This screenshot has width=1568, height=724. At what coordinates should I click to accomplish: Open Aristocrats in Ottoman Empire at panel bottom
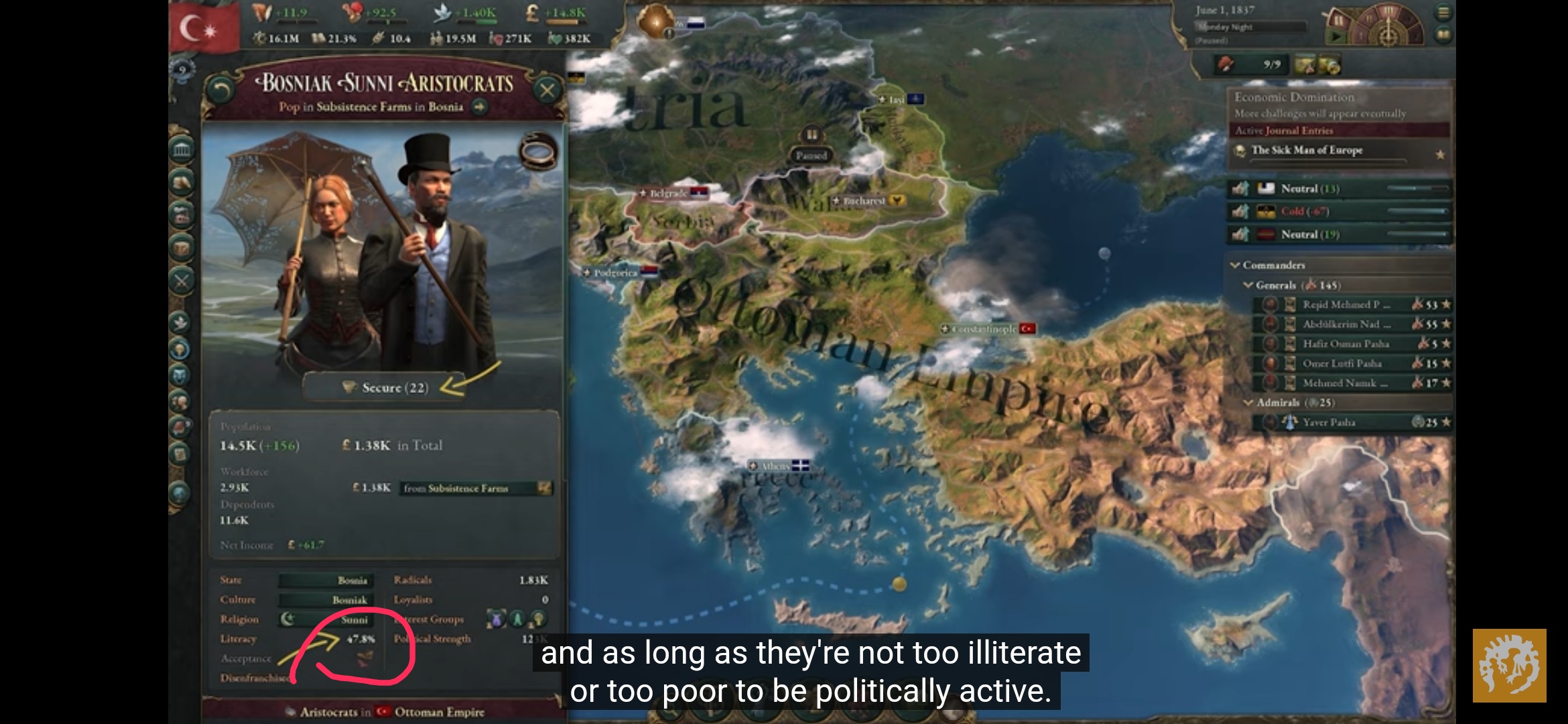tap(385, 713)
